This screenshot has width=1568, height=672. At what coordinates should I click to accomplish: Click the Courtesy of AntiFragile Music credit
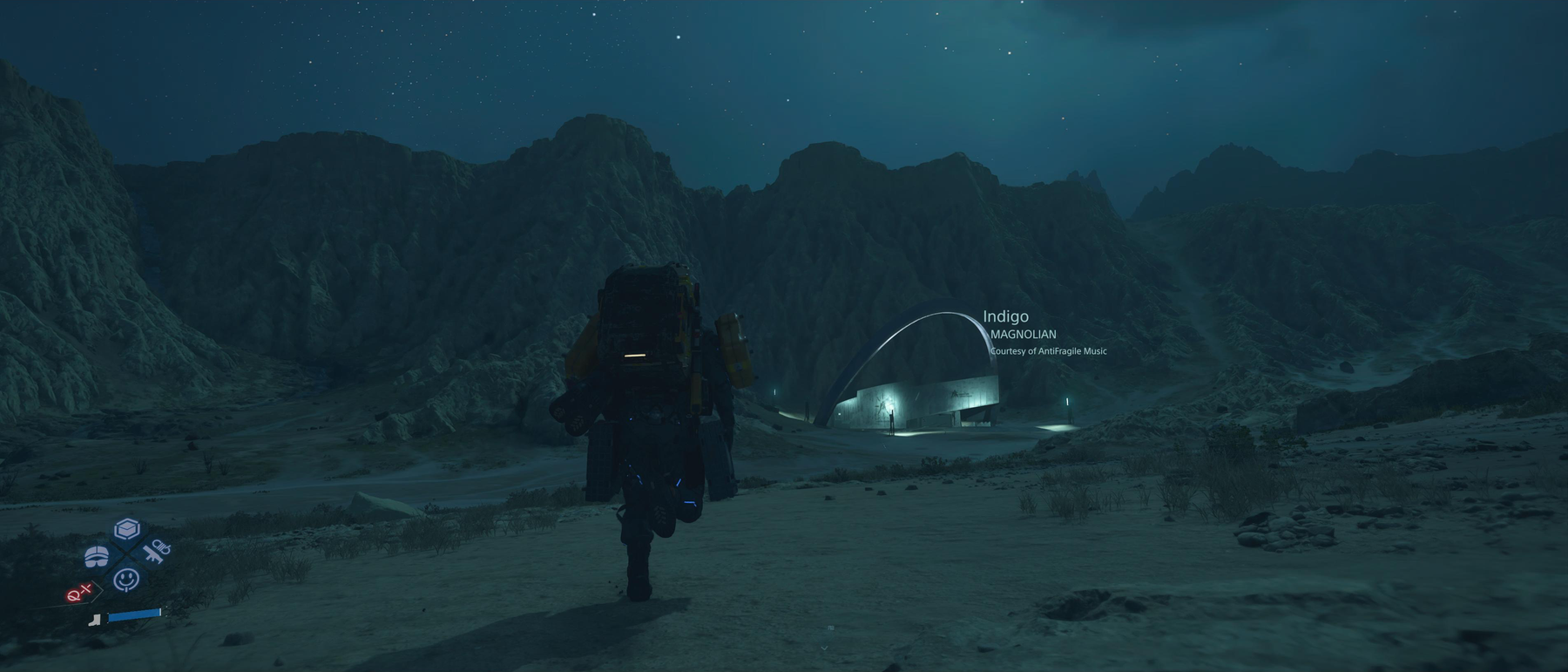pyautogui.click(x=1048, y=351)
